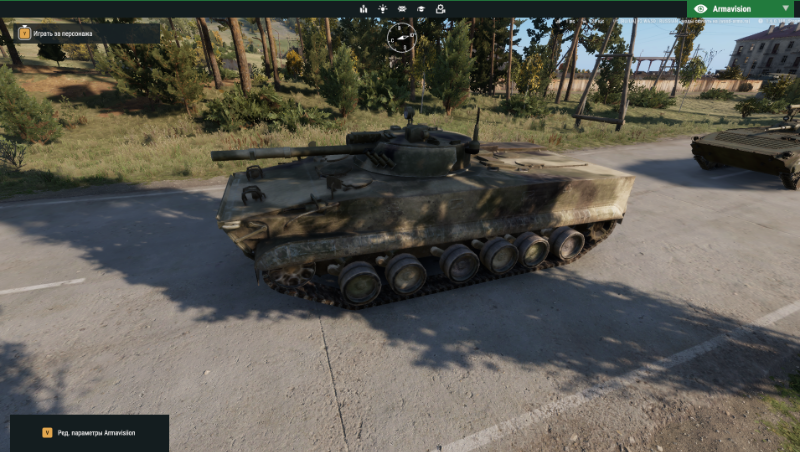Open the Armavision mode dropdown
This screenshot has width=800, height=452.
[742, 8]
